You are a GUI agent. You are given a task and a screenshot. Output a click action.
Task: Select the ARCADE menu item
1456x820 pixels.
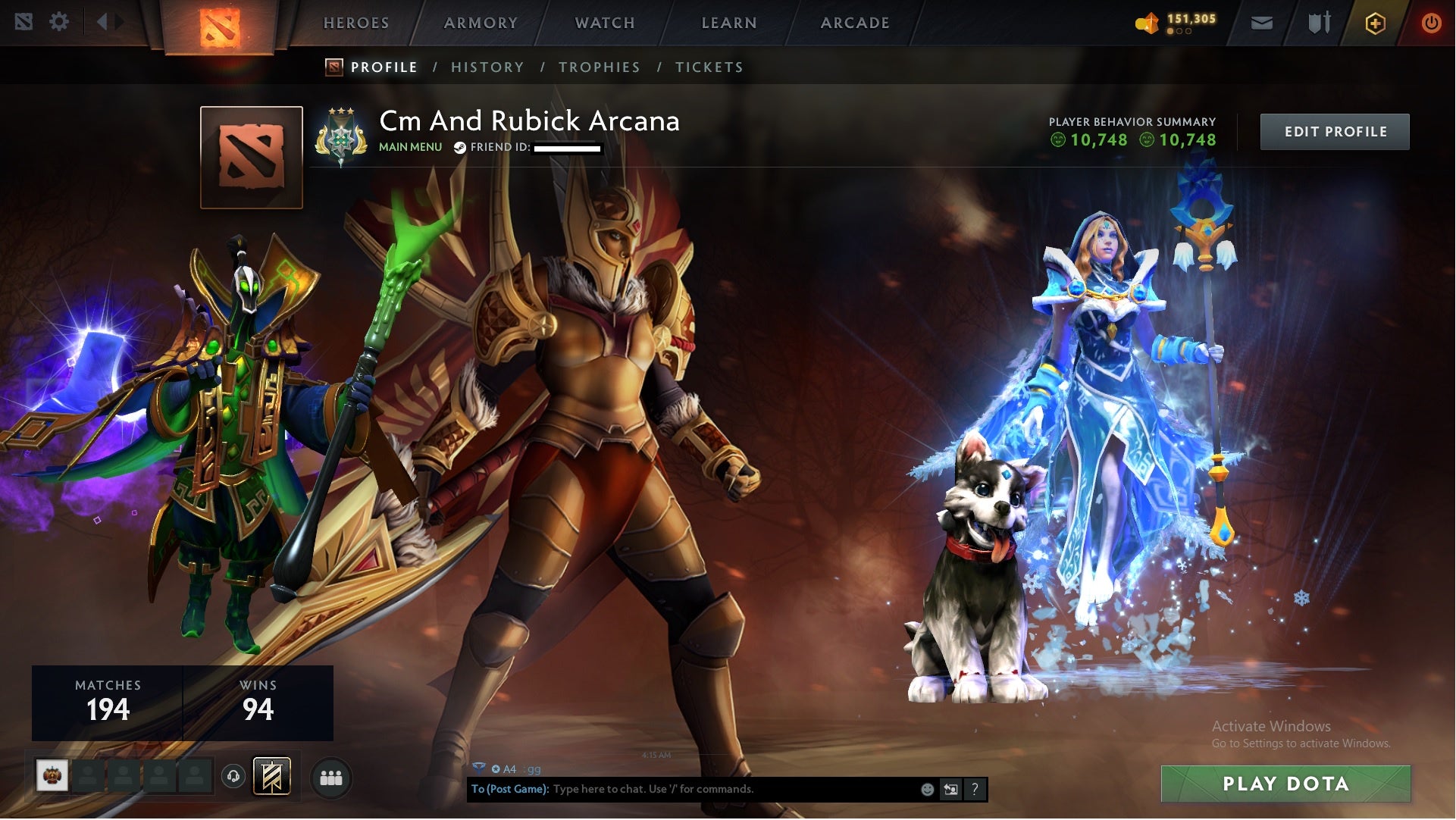853,22
